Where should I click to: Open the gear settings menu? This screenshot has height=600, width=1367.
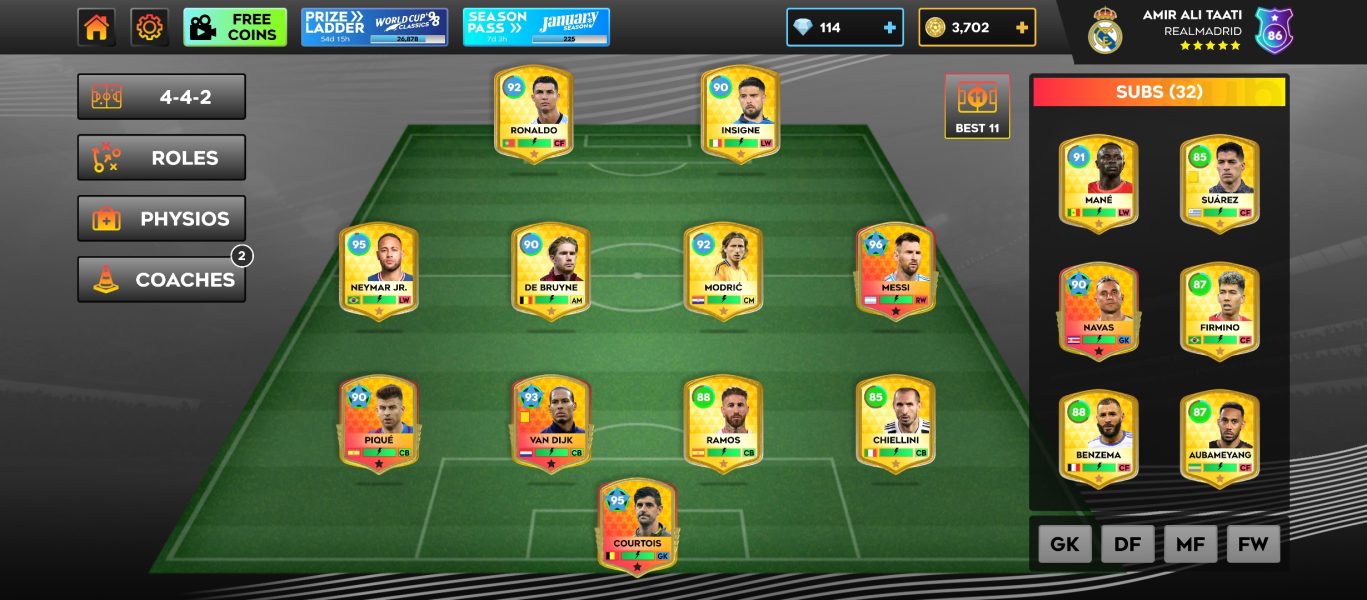point(149,28)
